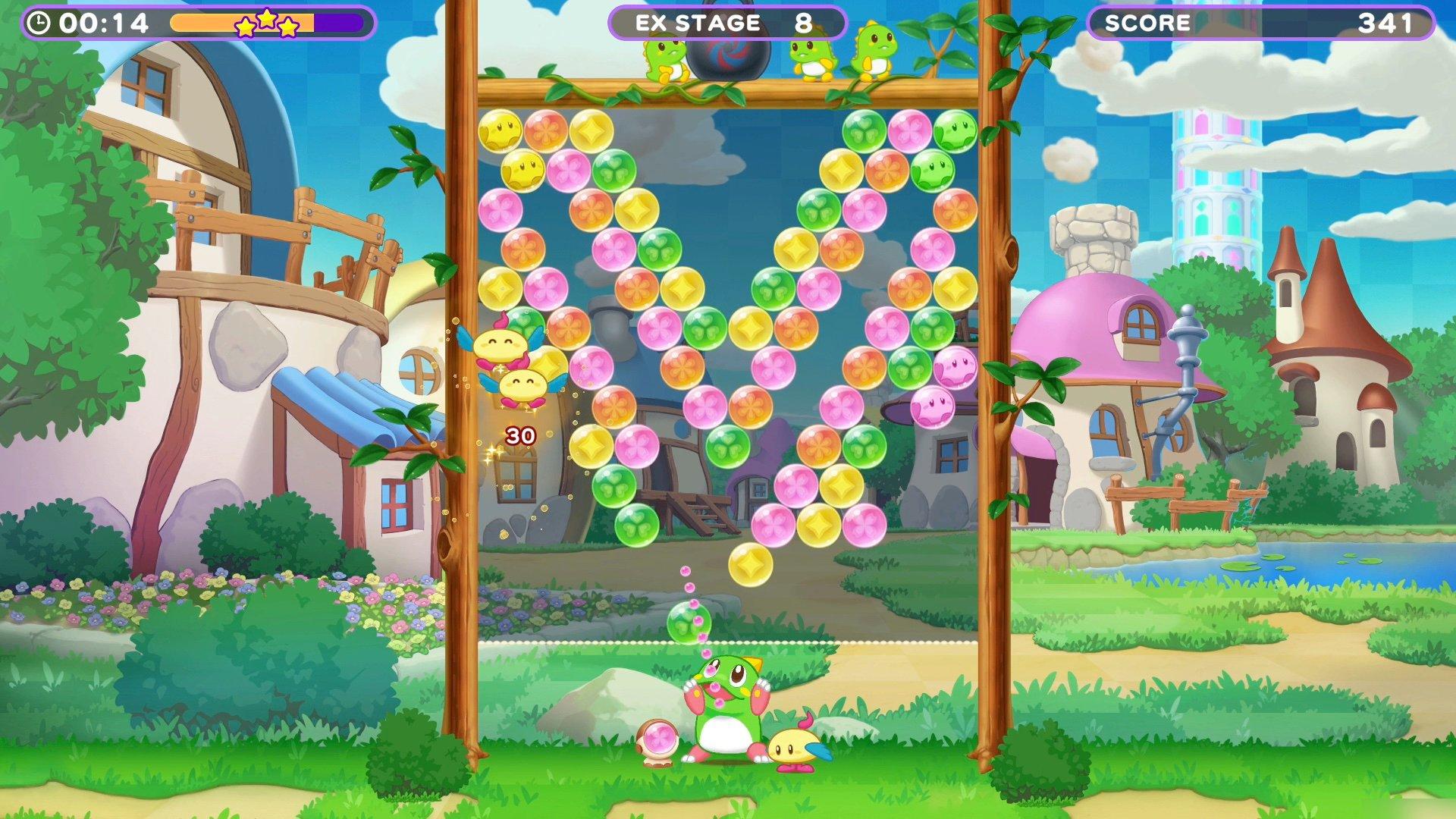
Task: Click the SCORE label text
Action: [x=1147, y=23]
